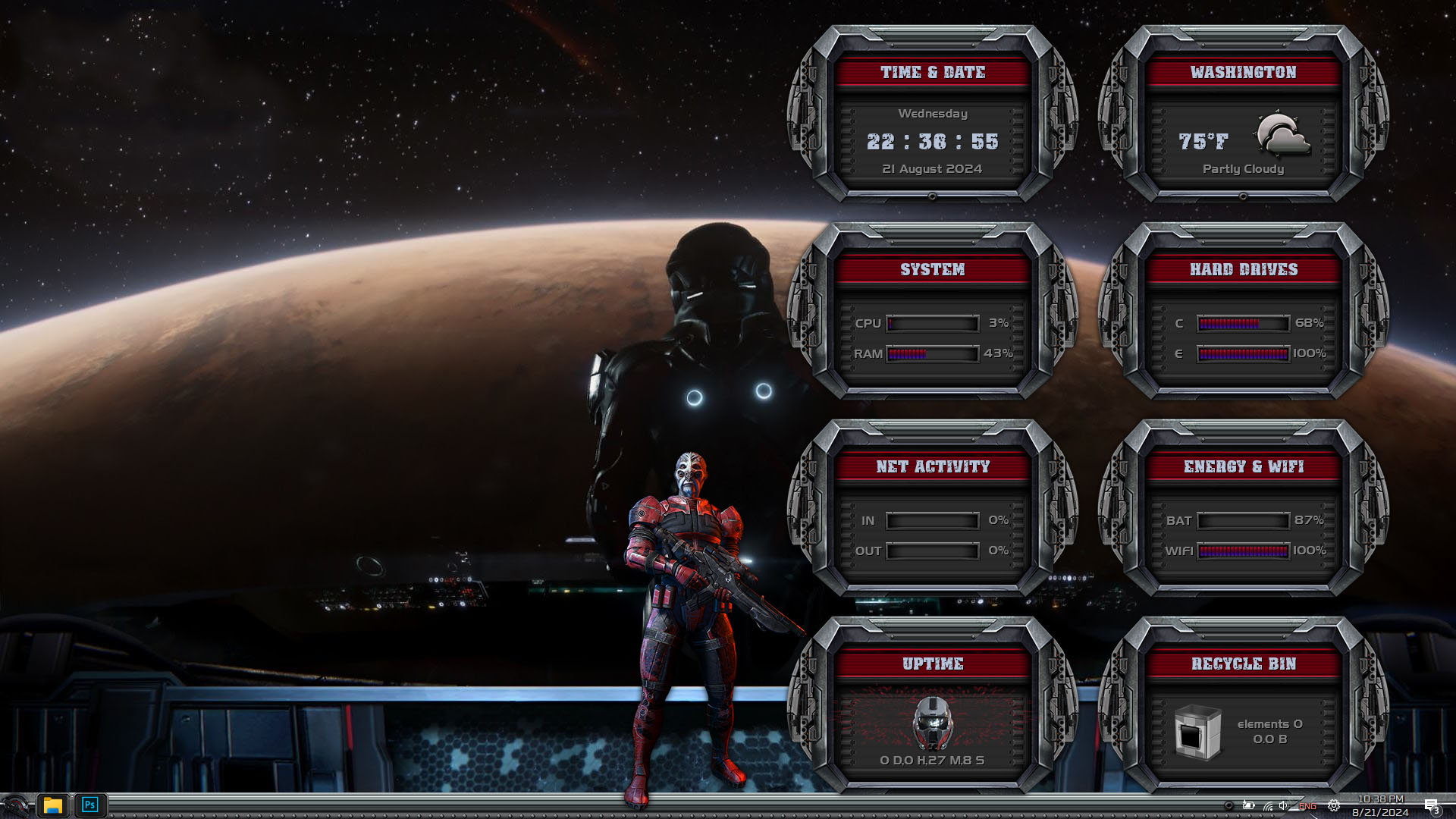Open the gear settings tray icon
This screenshot has width=1456, height=819.
[x=1334, y=806]
